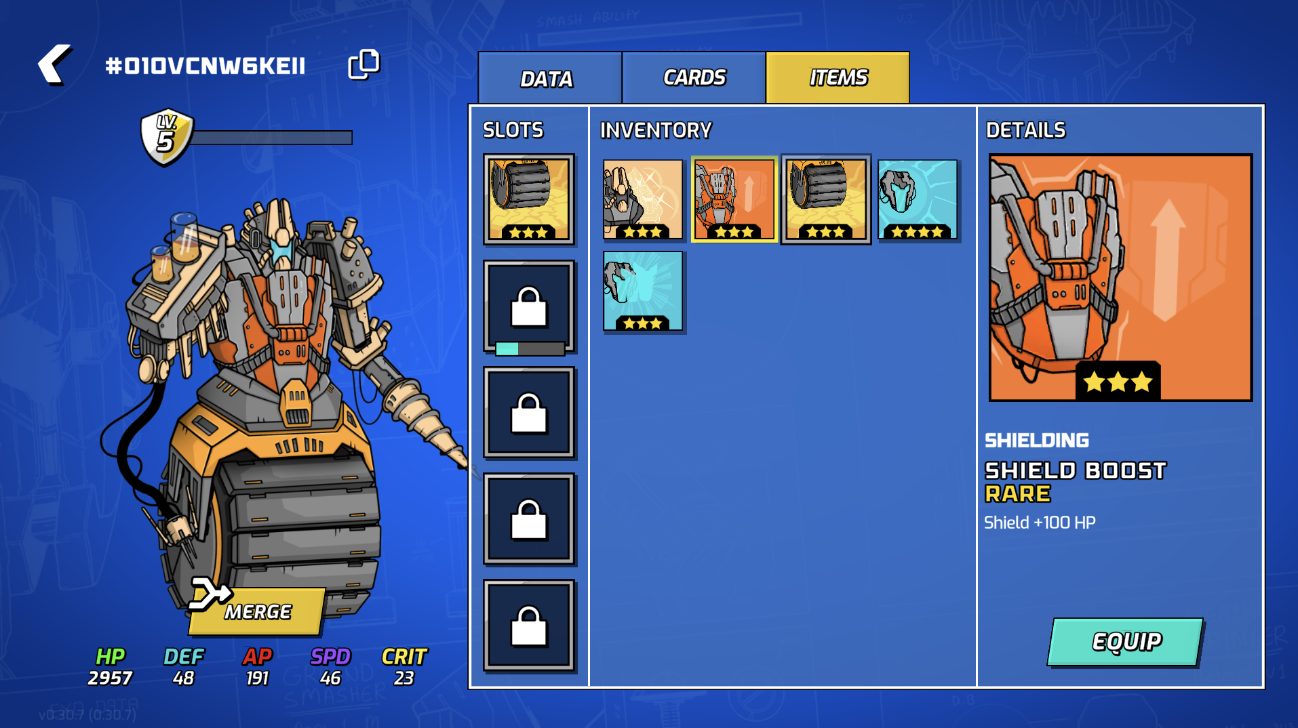
Task: Select the equipped tread item slot
Action: (529, 199)
